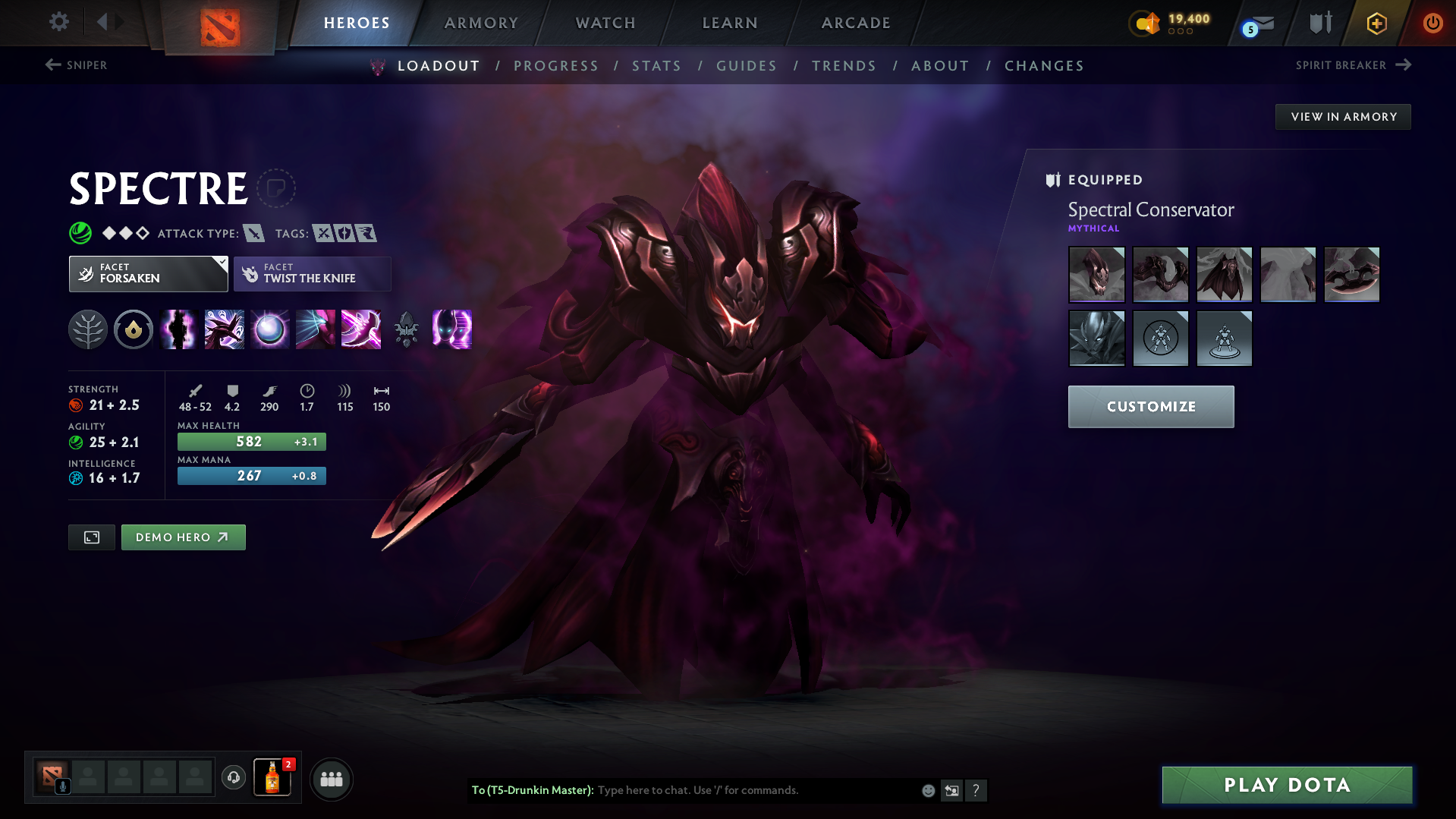Click the Dota Plus hexagon icon
This screenshot has width=1456, height=819.
point(1376,23)
